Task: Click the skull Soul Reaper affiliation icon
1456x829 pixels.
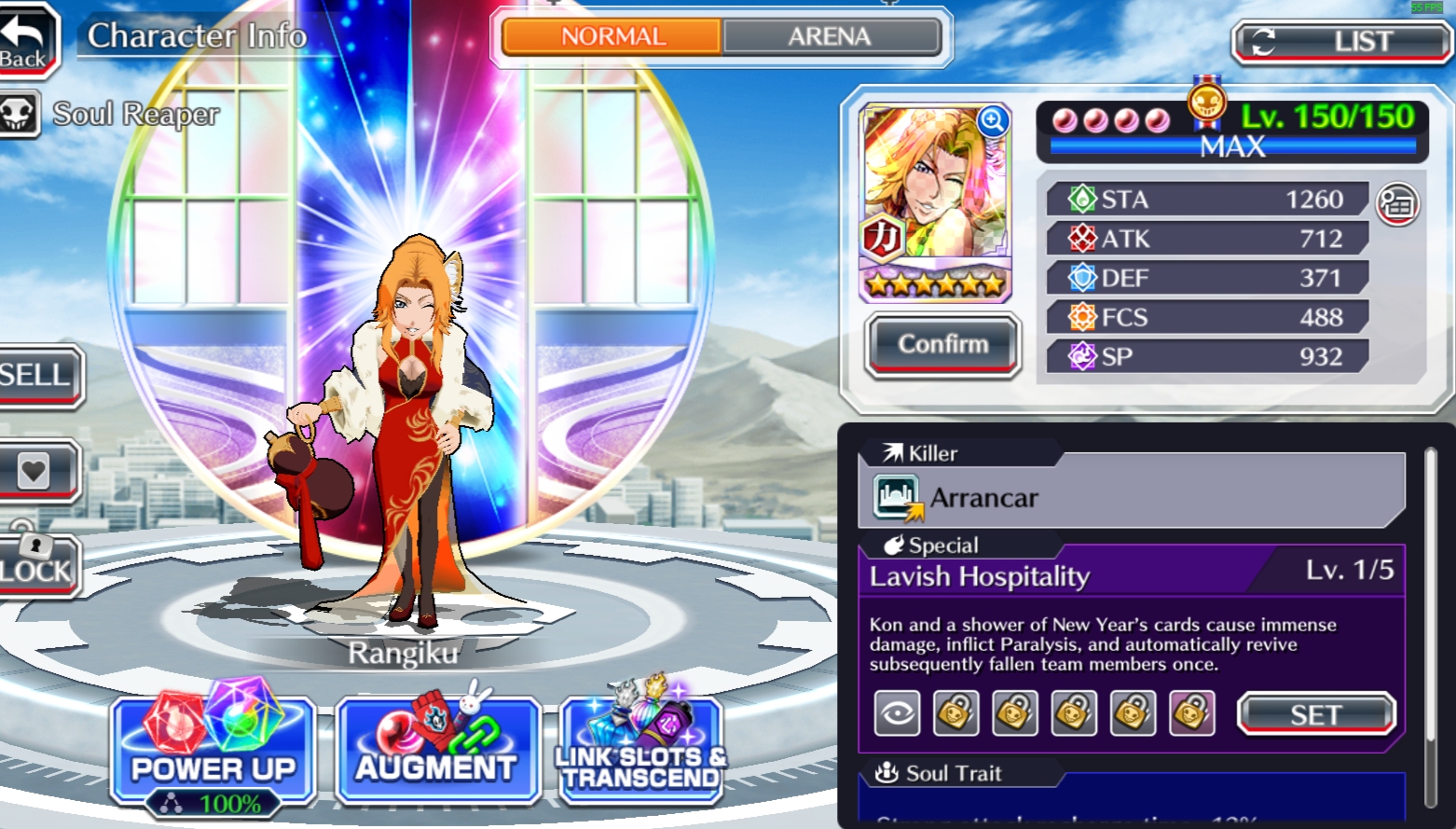Action: click(x=19, y=115)
